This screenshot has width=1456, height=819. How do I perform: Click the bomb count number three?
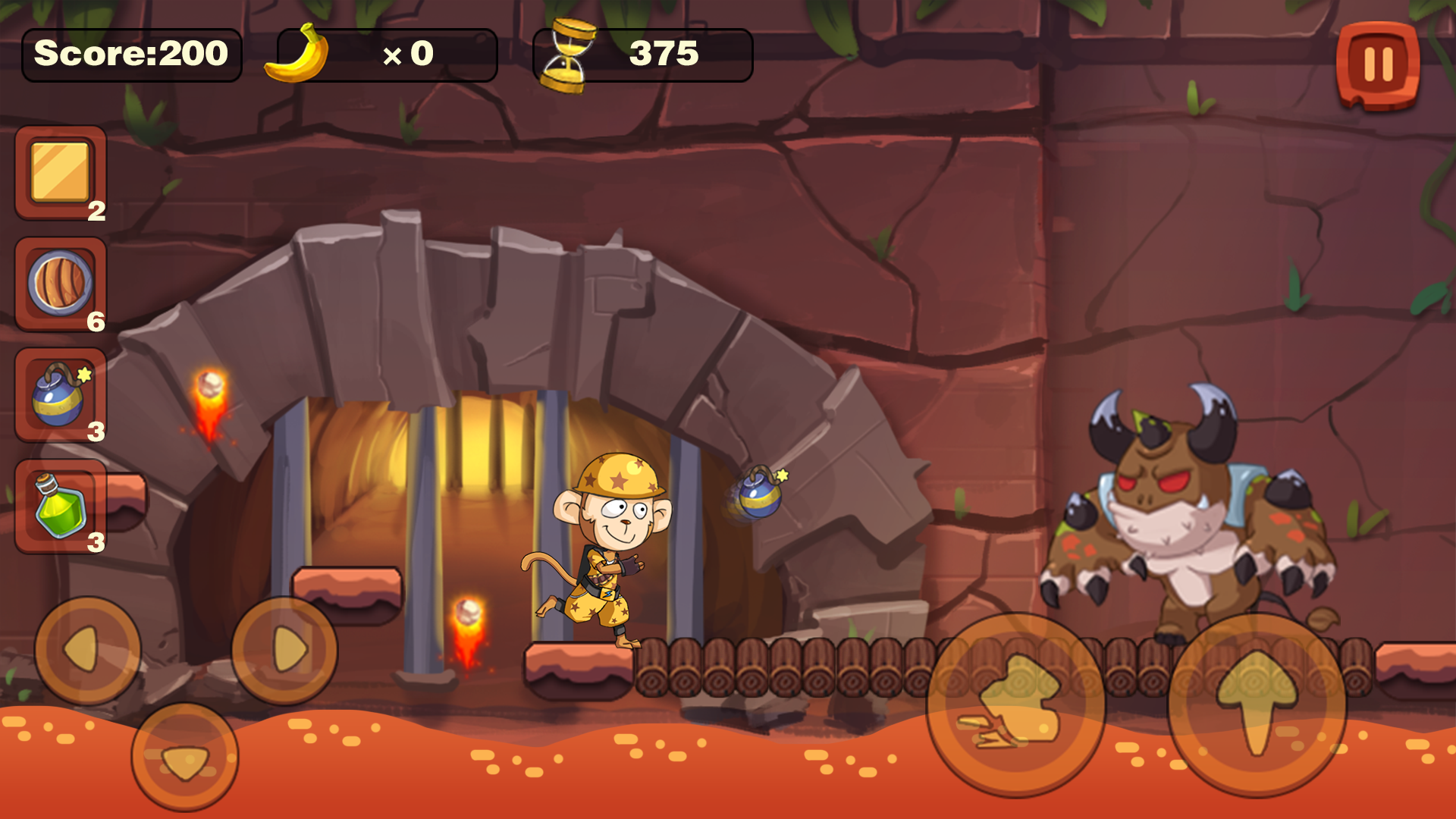tap(94, 432)
